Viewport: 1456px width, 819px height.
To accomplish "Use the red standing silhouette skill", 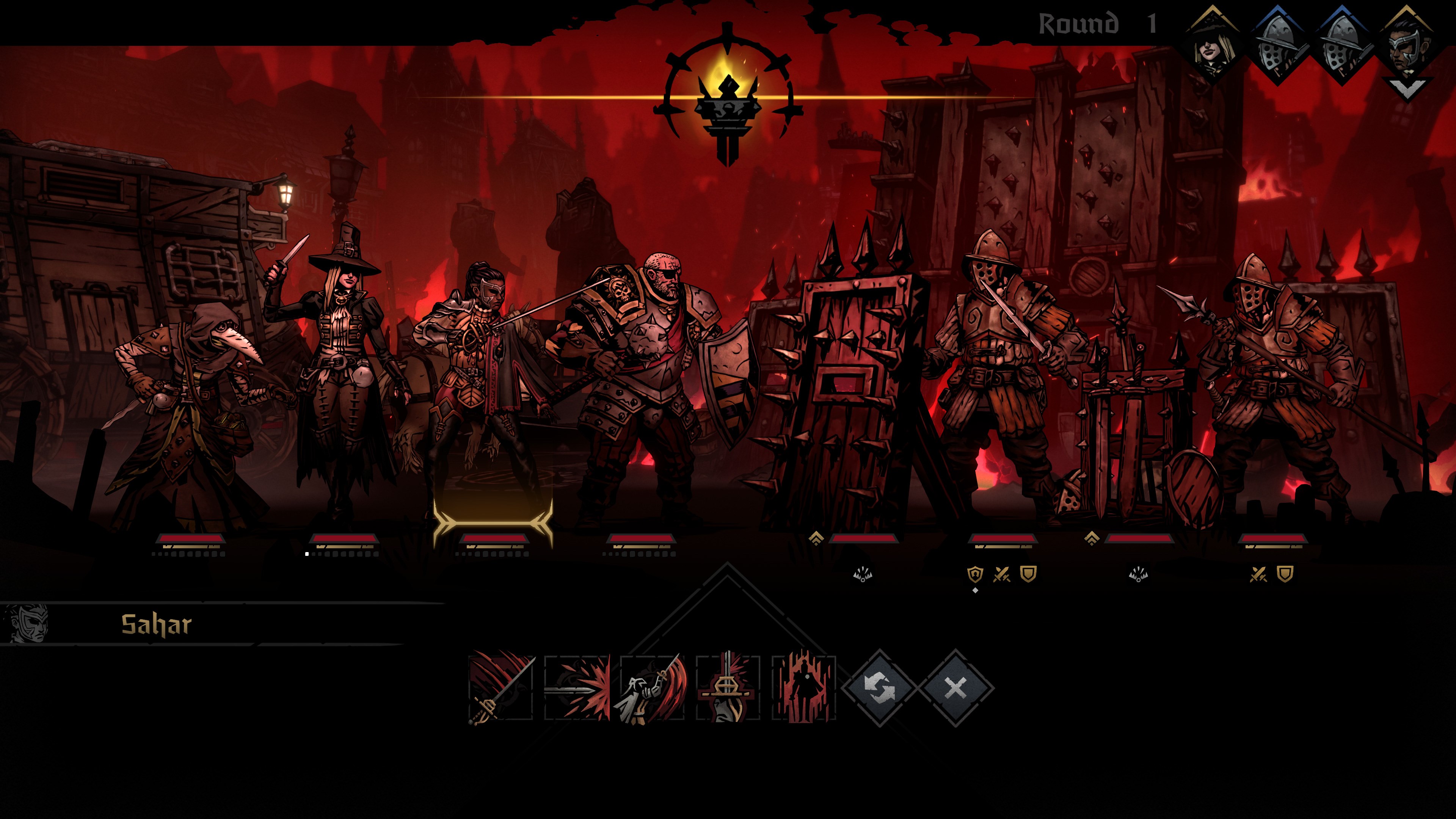I will 803,688.
